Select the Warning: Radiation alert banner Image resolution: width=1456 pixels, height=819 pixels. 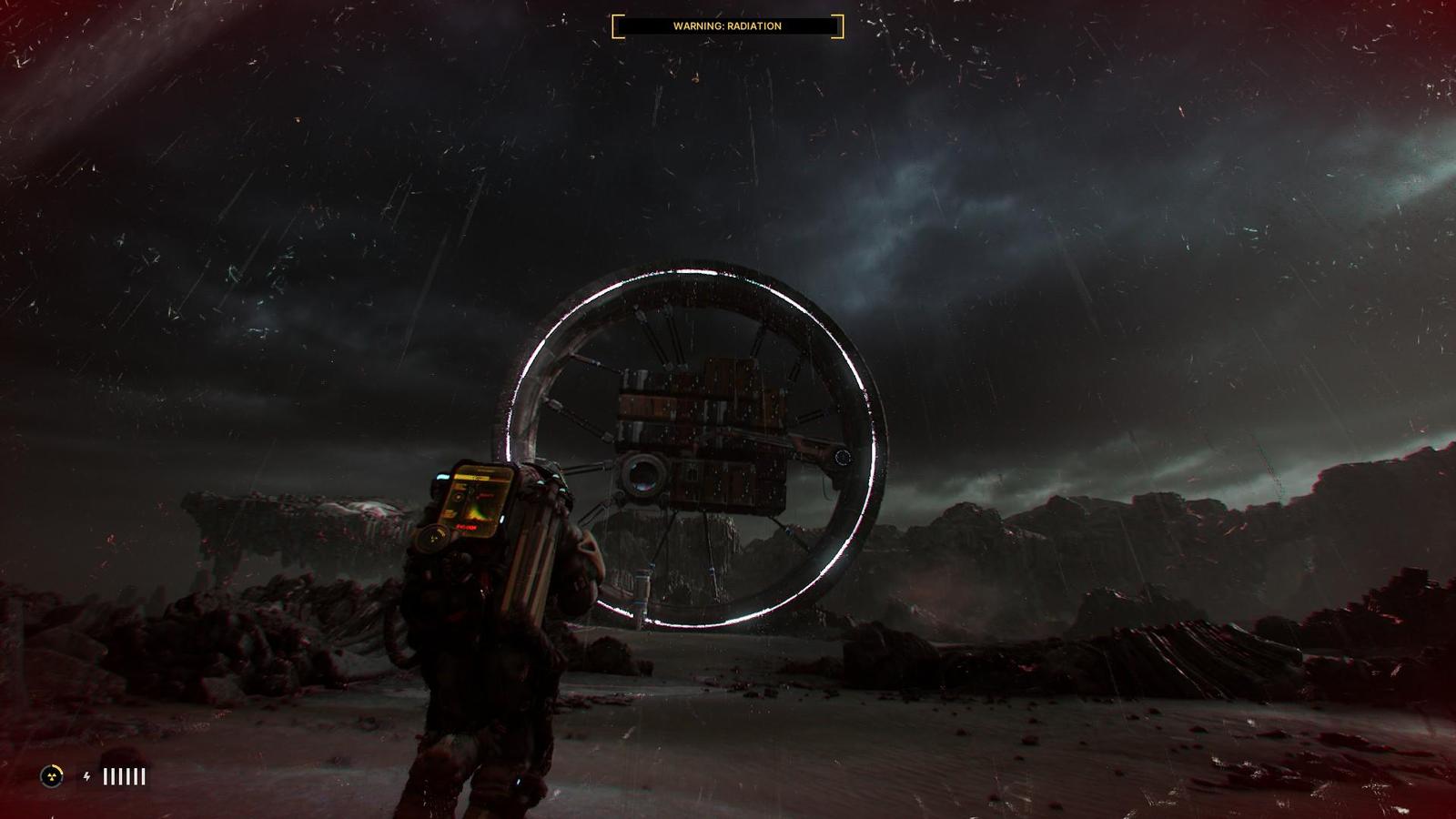click(x=727, y=26)
